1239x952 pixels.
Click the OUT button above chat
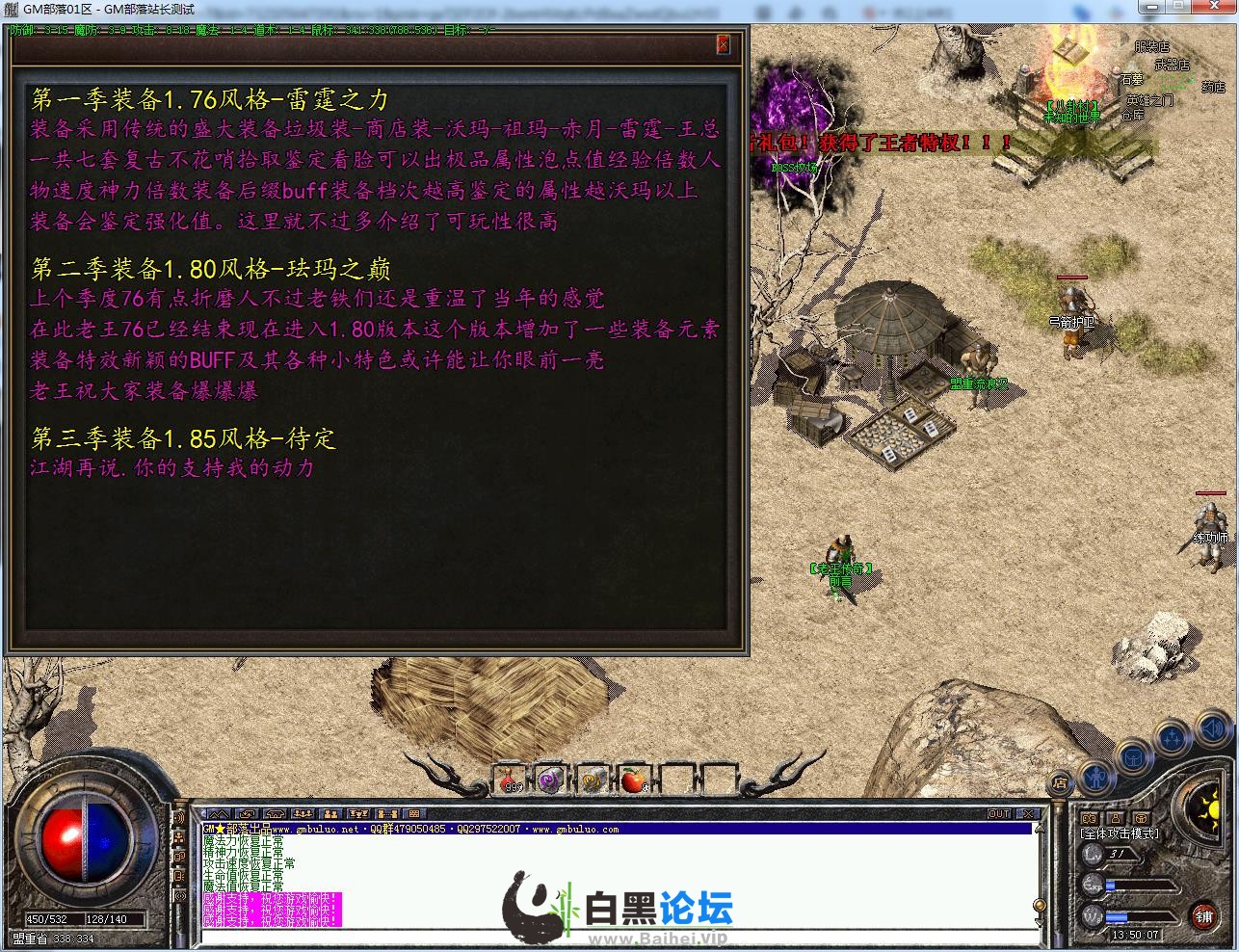(1000, 814)
